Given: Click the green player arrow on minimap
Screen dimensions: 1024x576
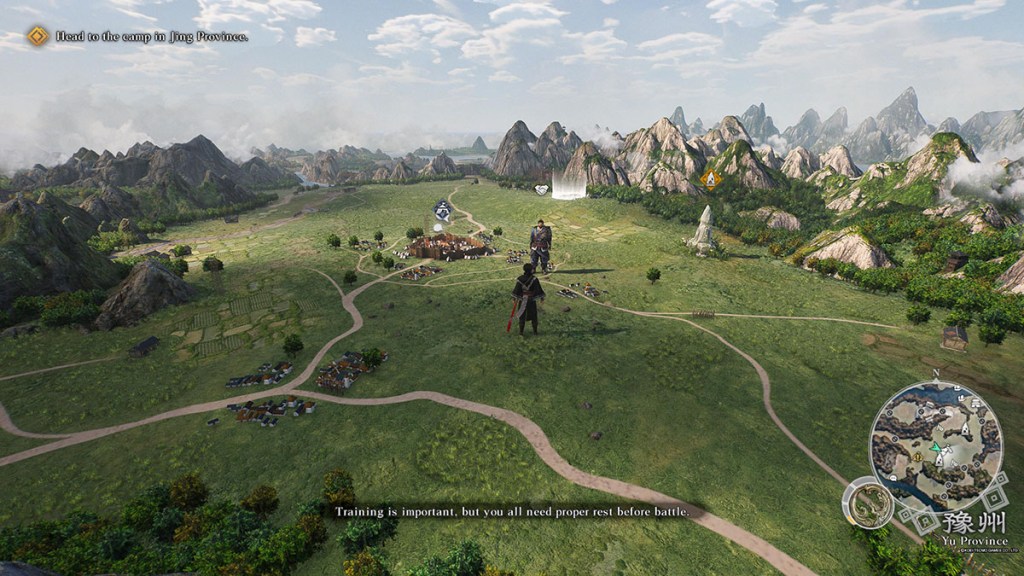Looking at the screenshot, I should click(936, 448).
